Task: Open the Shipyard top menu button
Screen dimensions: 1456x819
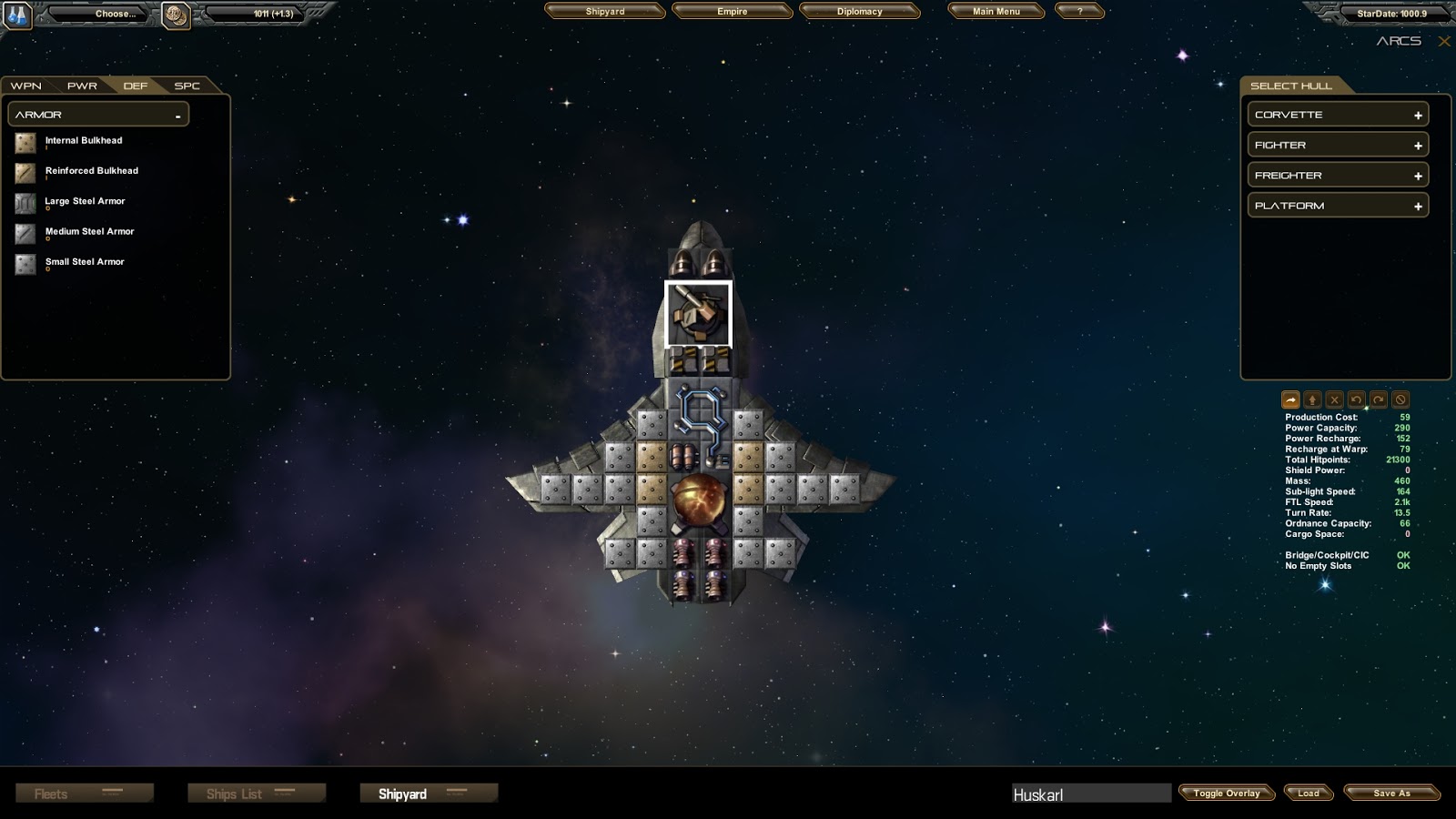Action: coord(605,12)
